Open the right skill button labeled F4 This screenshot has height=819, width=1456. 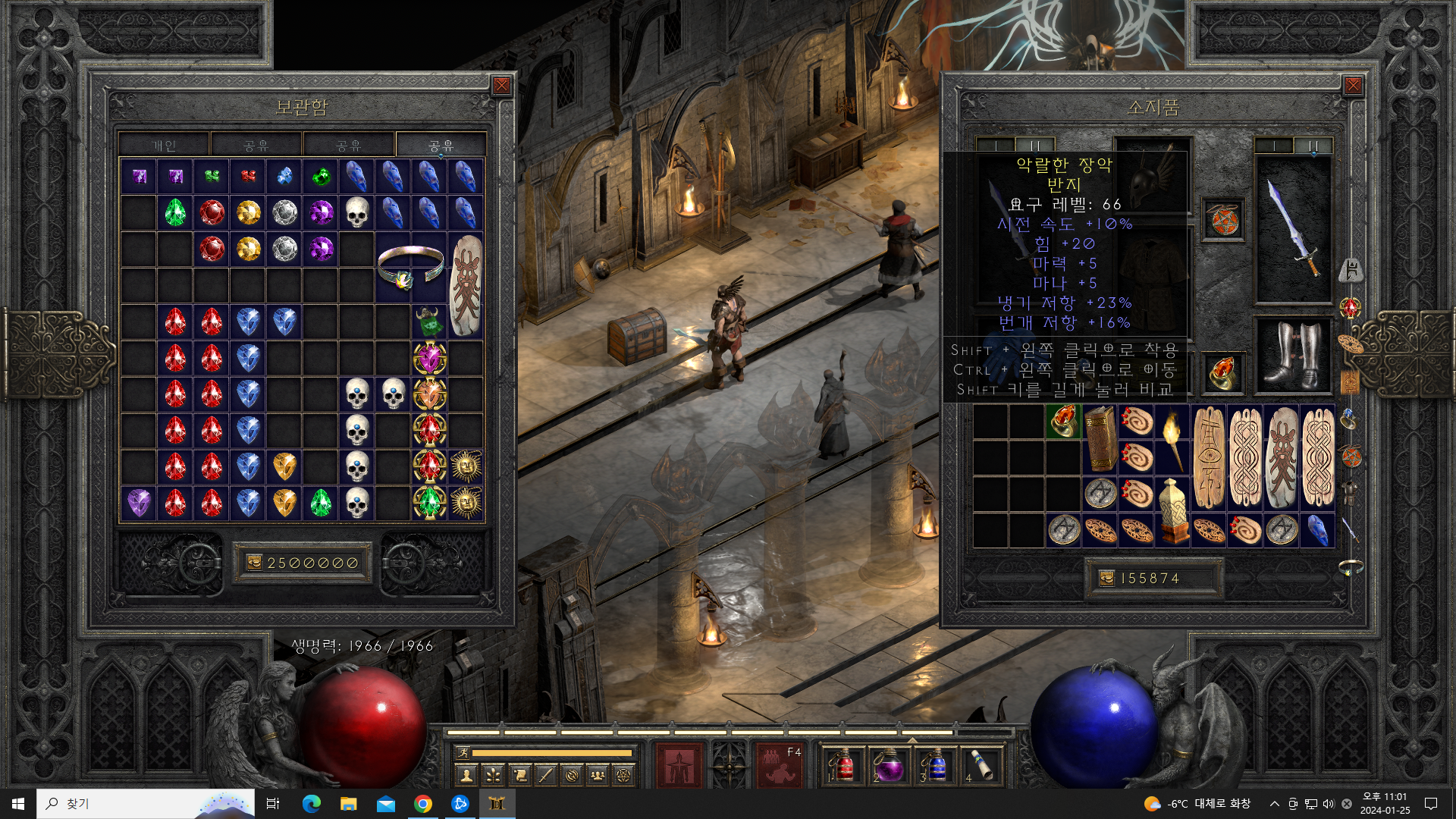coord(779,764)
